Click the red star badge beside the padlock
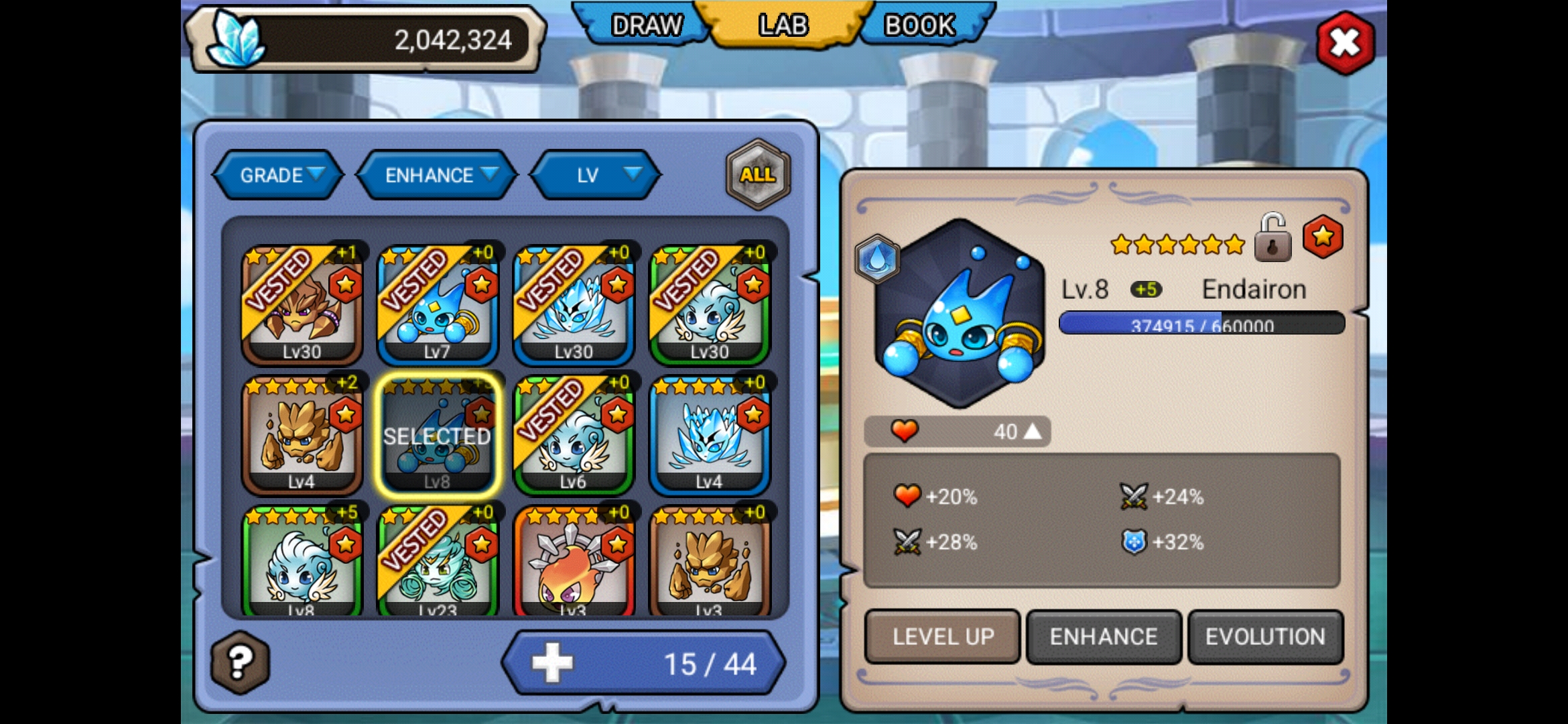1568x724 pixels. (1322, 237)
